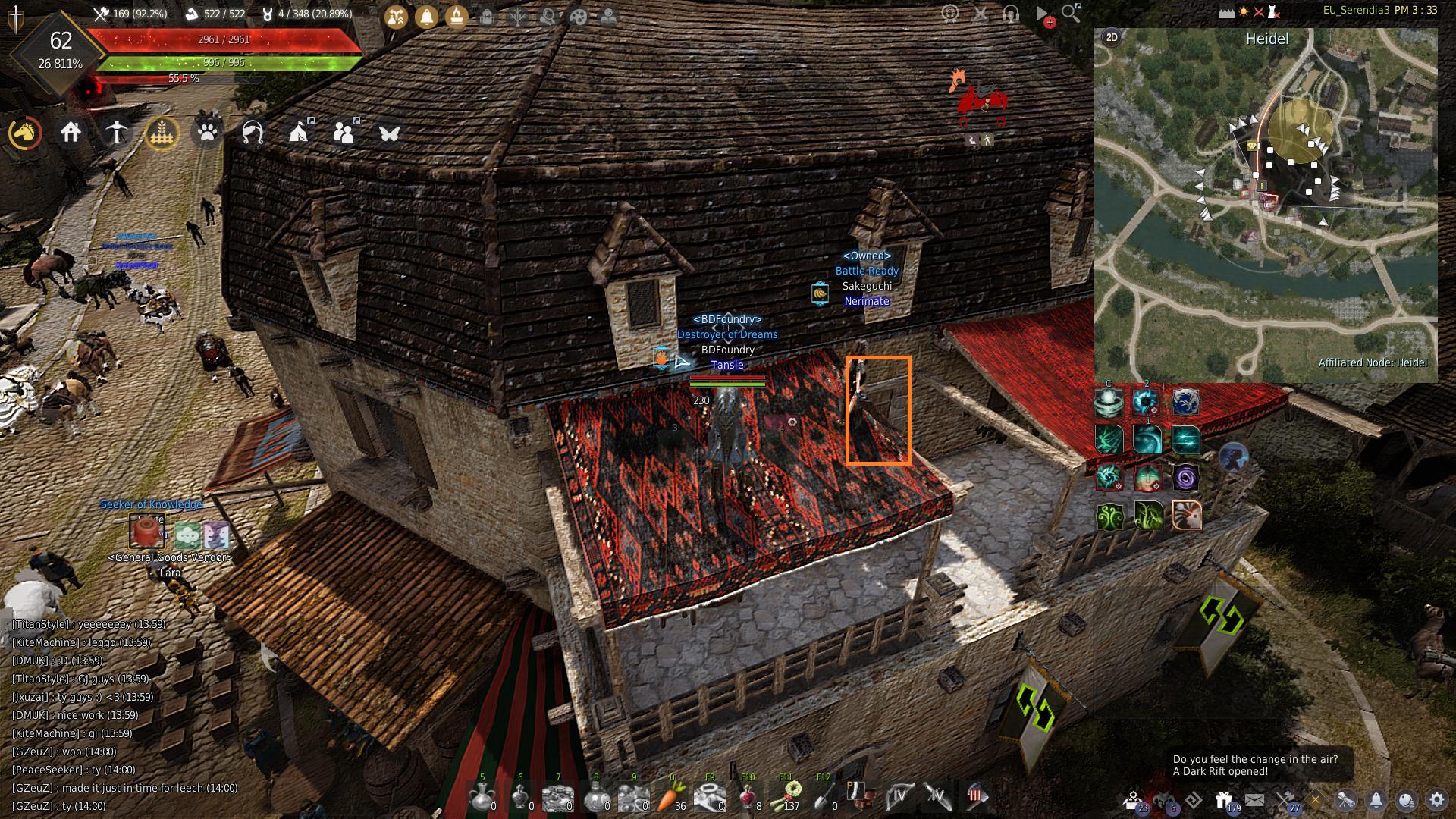This screenshot has height=819, width=1456.
Task: Open the gear settings icon
Action: (x=1436, y=800)
